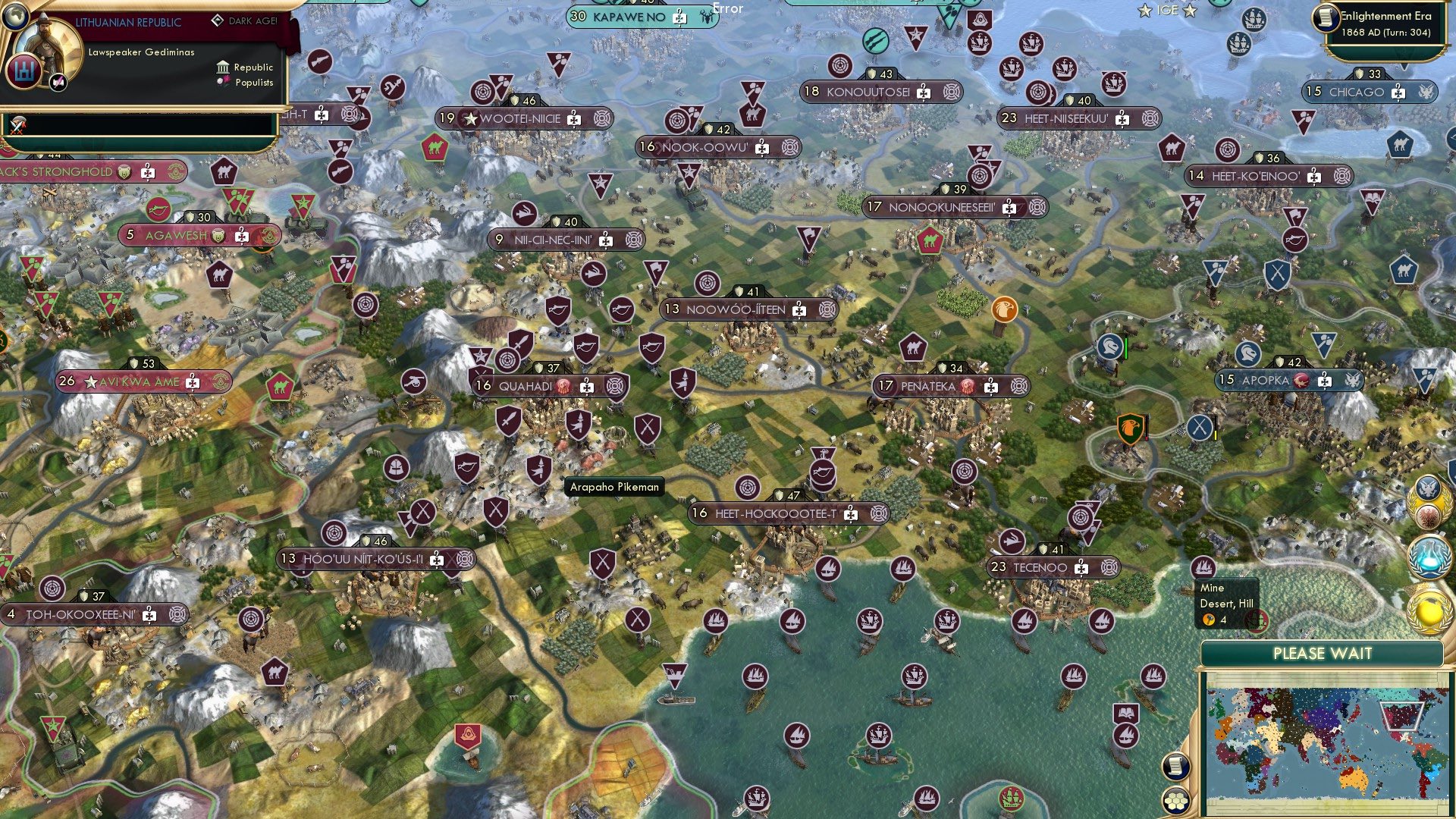Click the camel resource icon near Agawesh
The image size is (1456, 819).
220,275
